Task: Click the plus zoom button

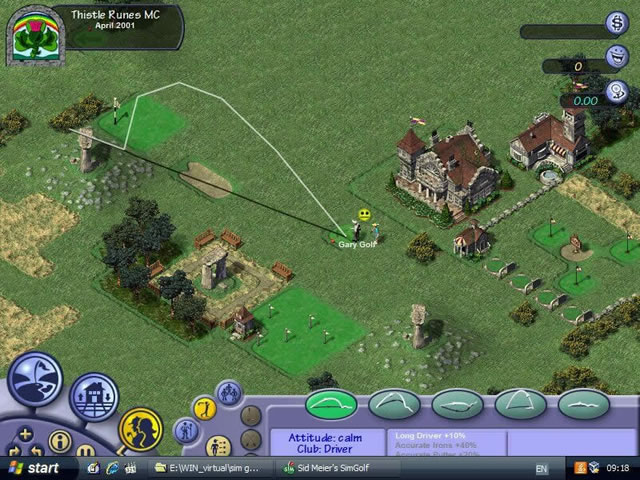Action: pos(25,435)
